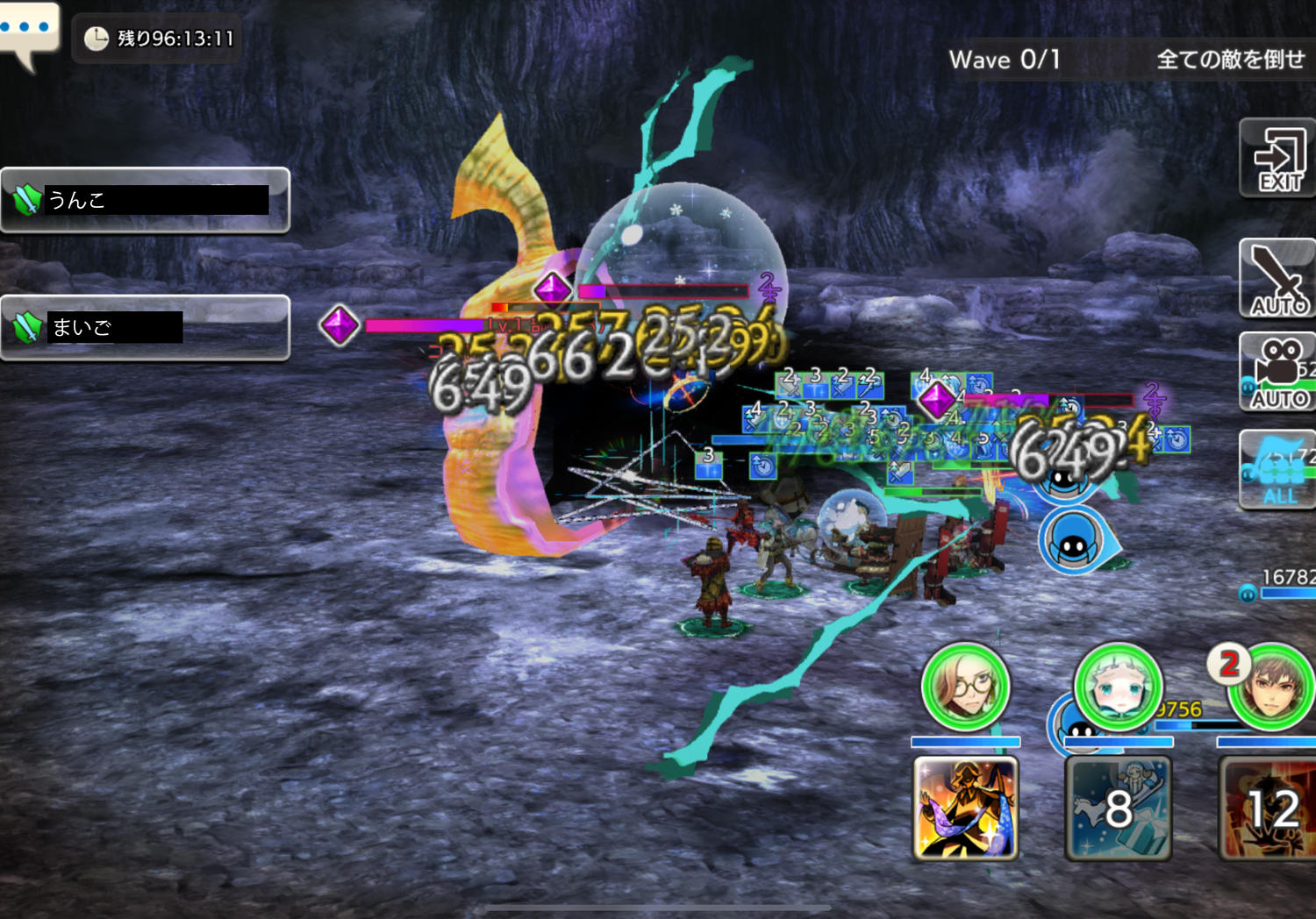Select the brown-haired character portrait
The image size is (1316, 919).
1270,687
